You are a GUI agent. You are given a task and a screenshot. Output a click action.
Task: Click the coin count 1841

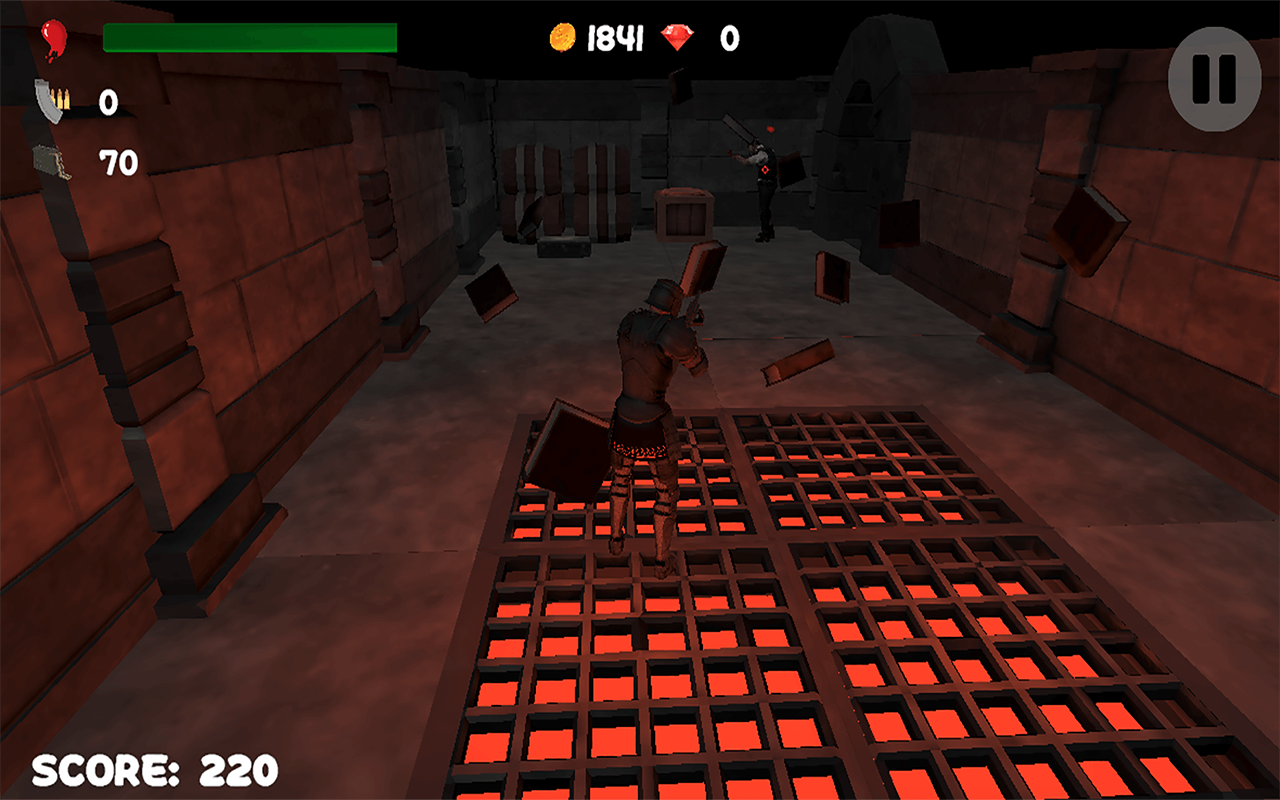point(618,38)
